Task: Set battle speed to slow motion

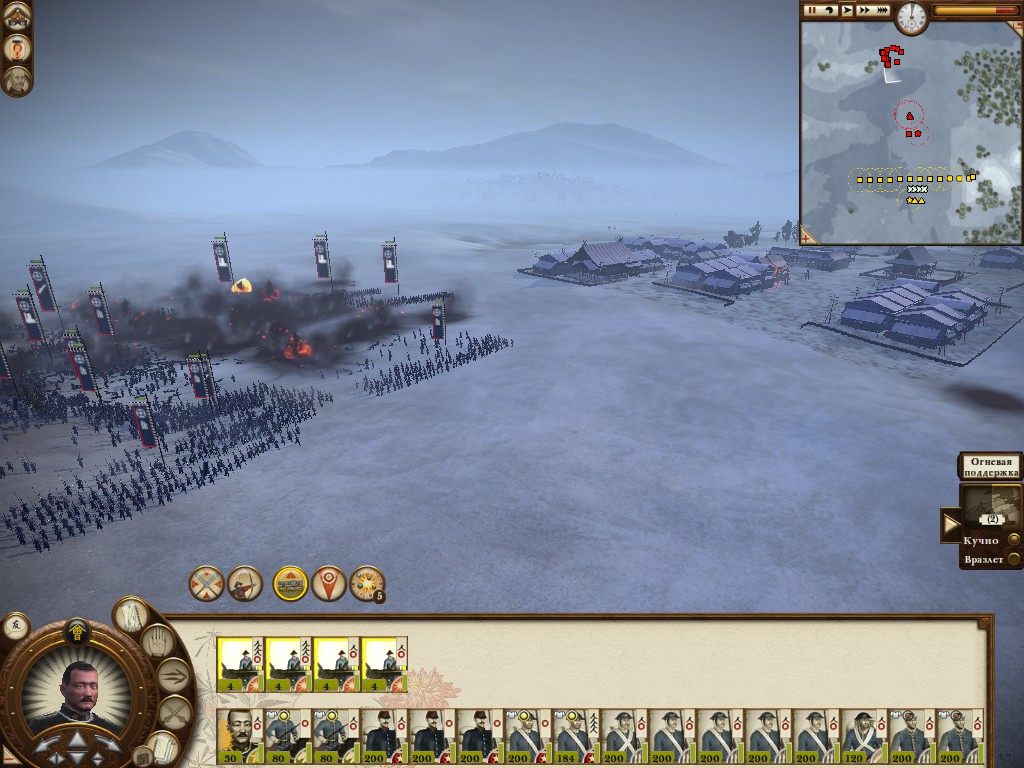Action: pyautogui.click(x=829, y=10)
